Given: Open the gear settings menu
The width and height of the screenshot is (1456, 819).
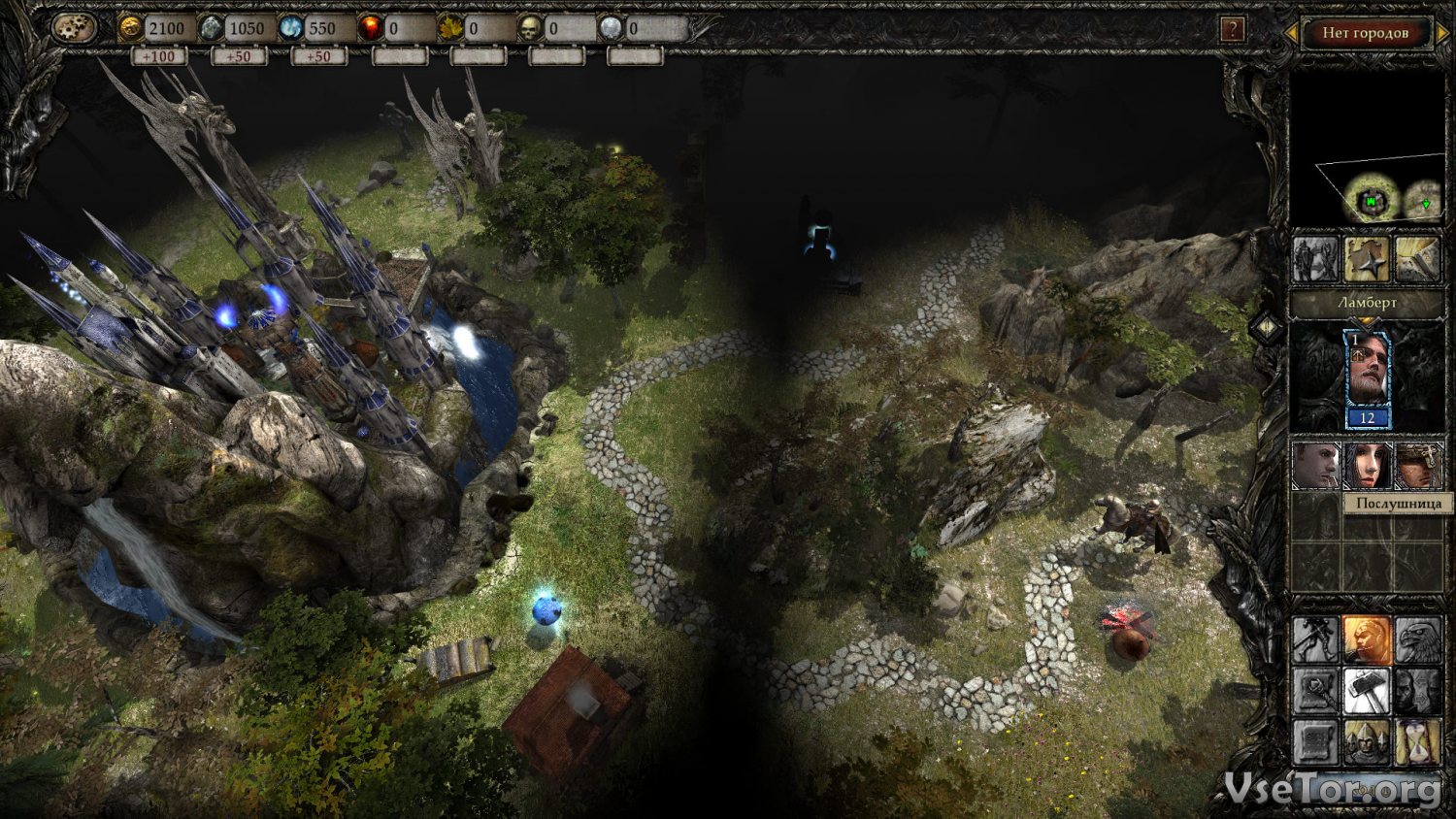Looking at the screenshot, I should pyautogui.click(x=75, y=27).
